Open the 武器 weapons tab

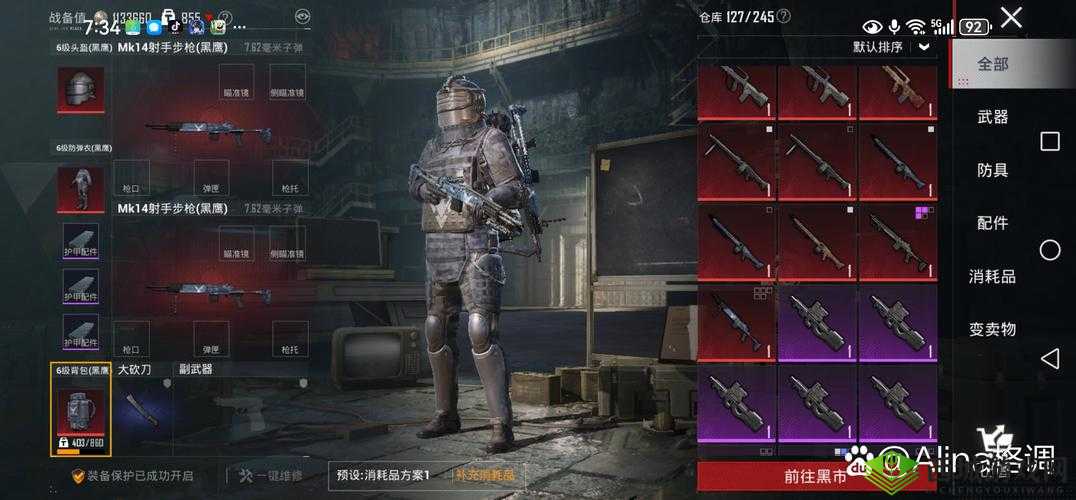[x=993, y=117]
